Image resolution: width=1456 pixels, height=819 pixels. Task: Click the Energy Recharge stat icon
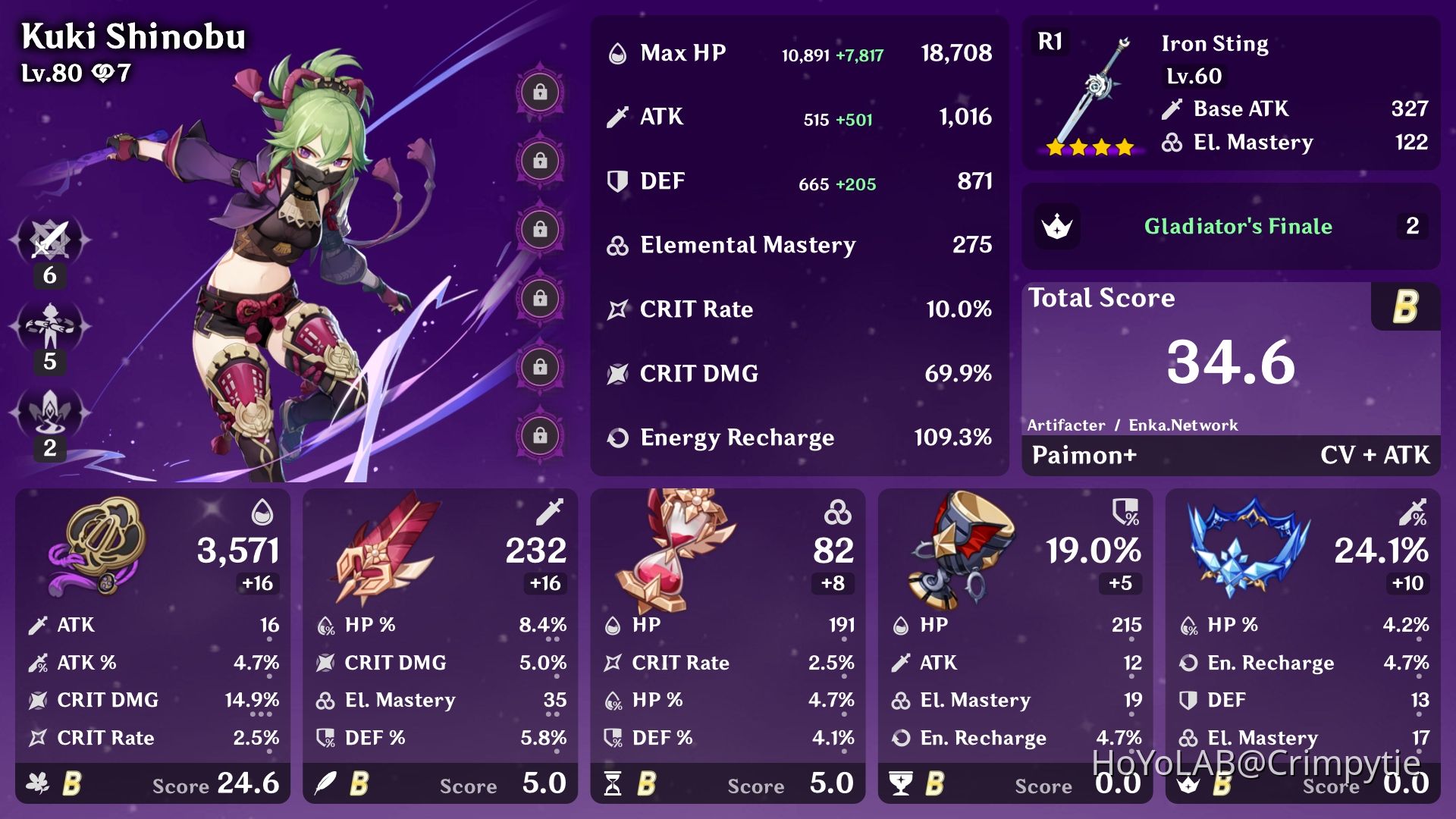coord(617,438)
